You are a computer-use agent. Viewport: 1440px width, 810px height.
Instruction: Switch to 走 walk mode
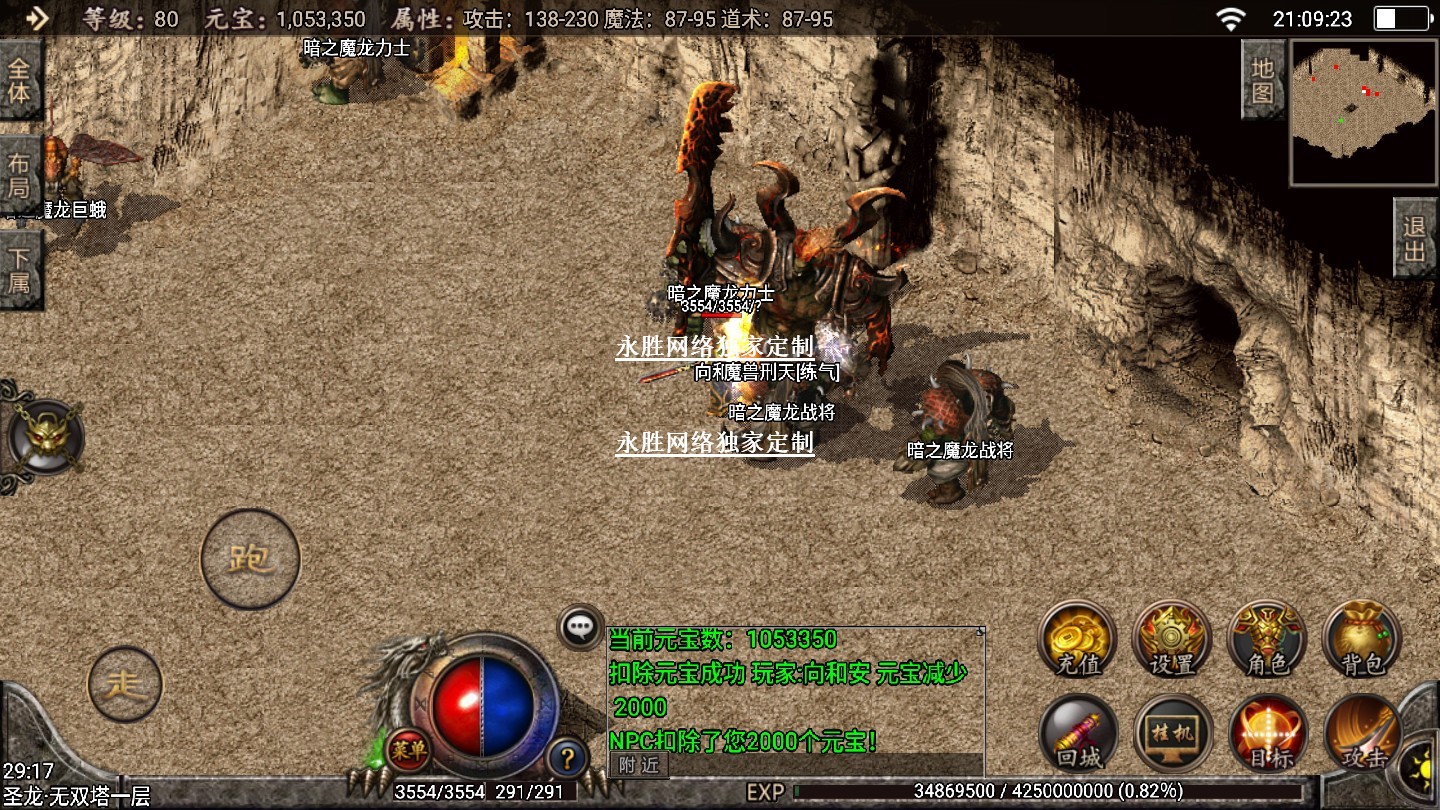[125, 684]
